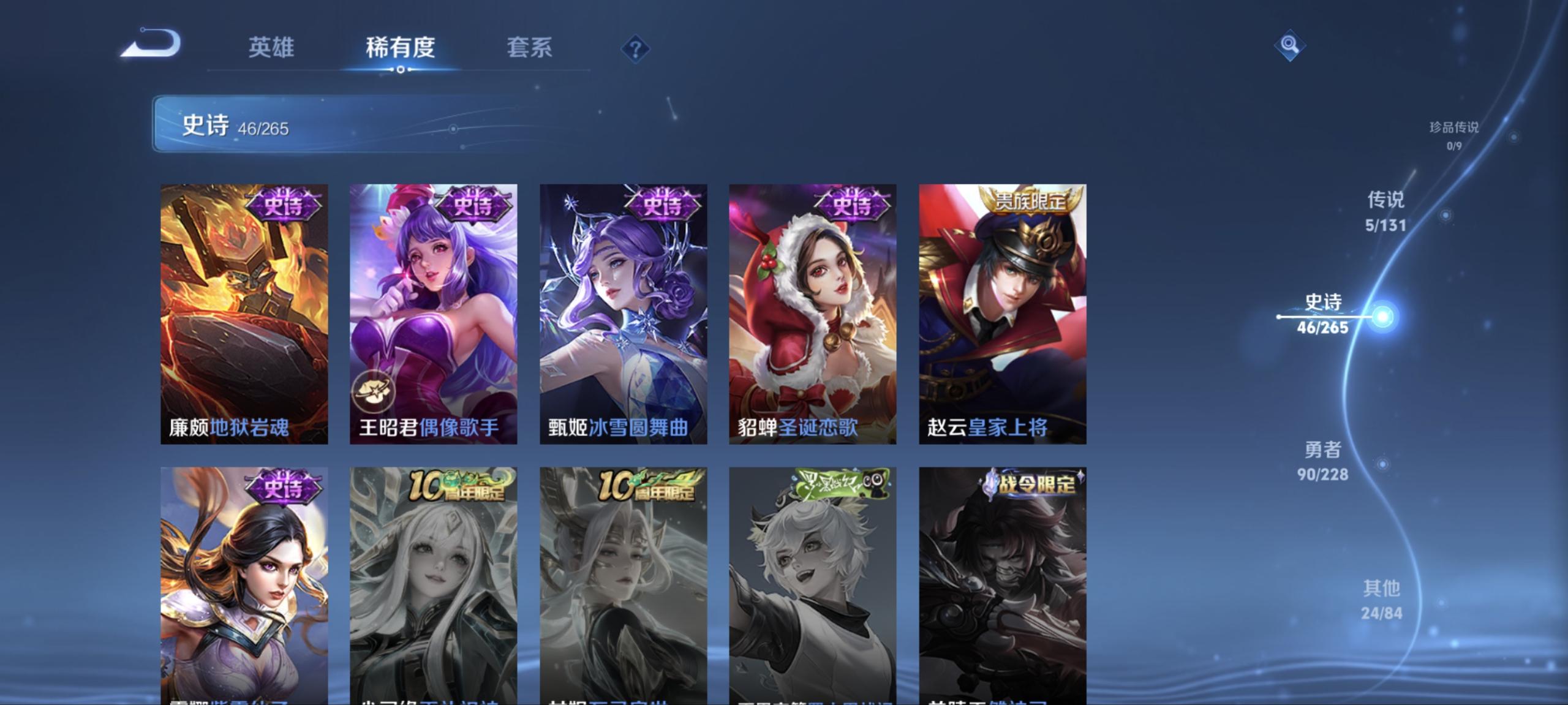This screenshot has width=1568, height=705.
Task: Switch to the 套系 tab
Action: point(530,48)
